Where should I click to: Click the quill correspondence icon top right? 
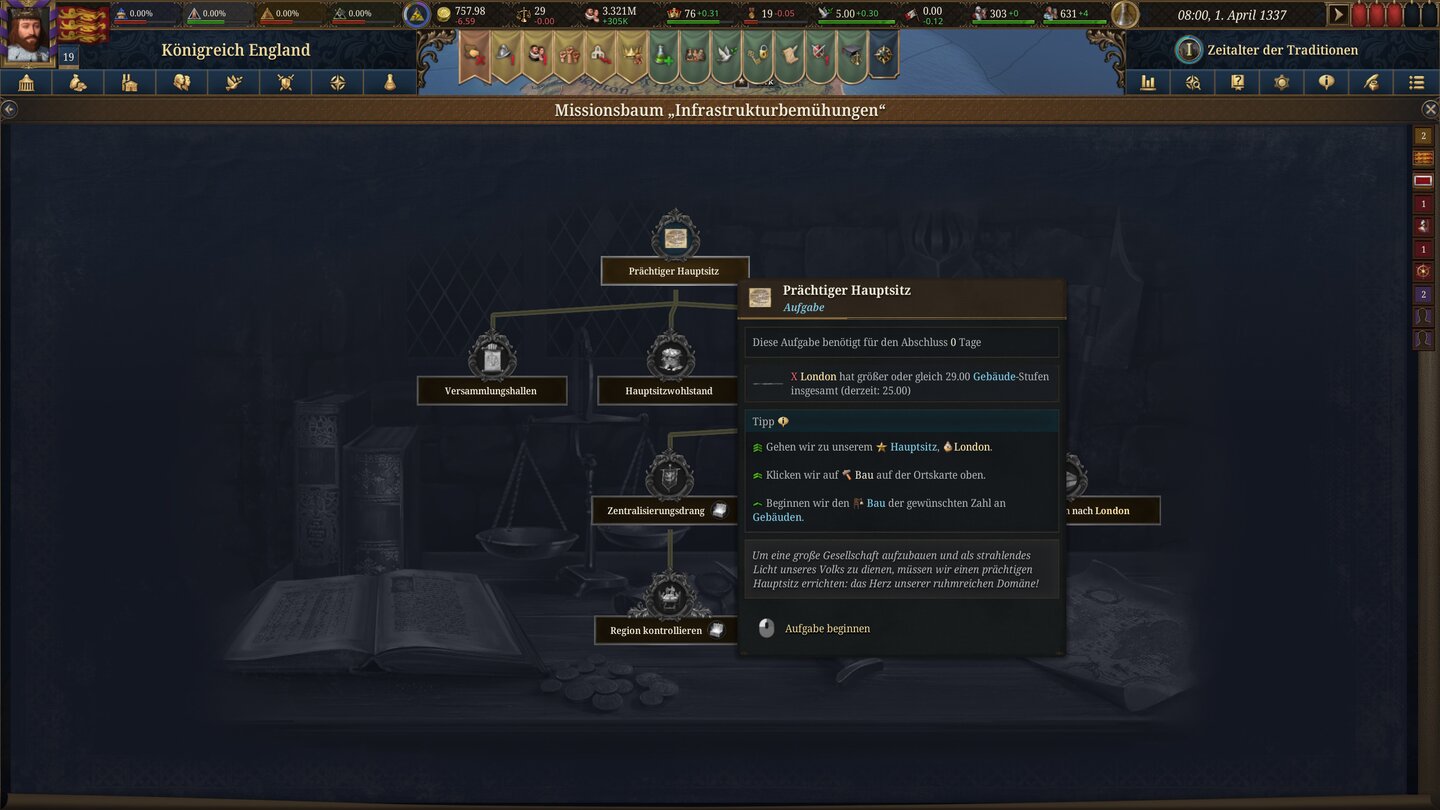(1372, 82)
